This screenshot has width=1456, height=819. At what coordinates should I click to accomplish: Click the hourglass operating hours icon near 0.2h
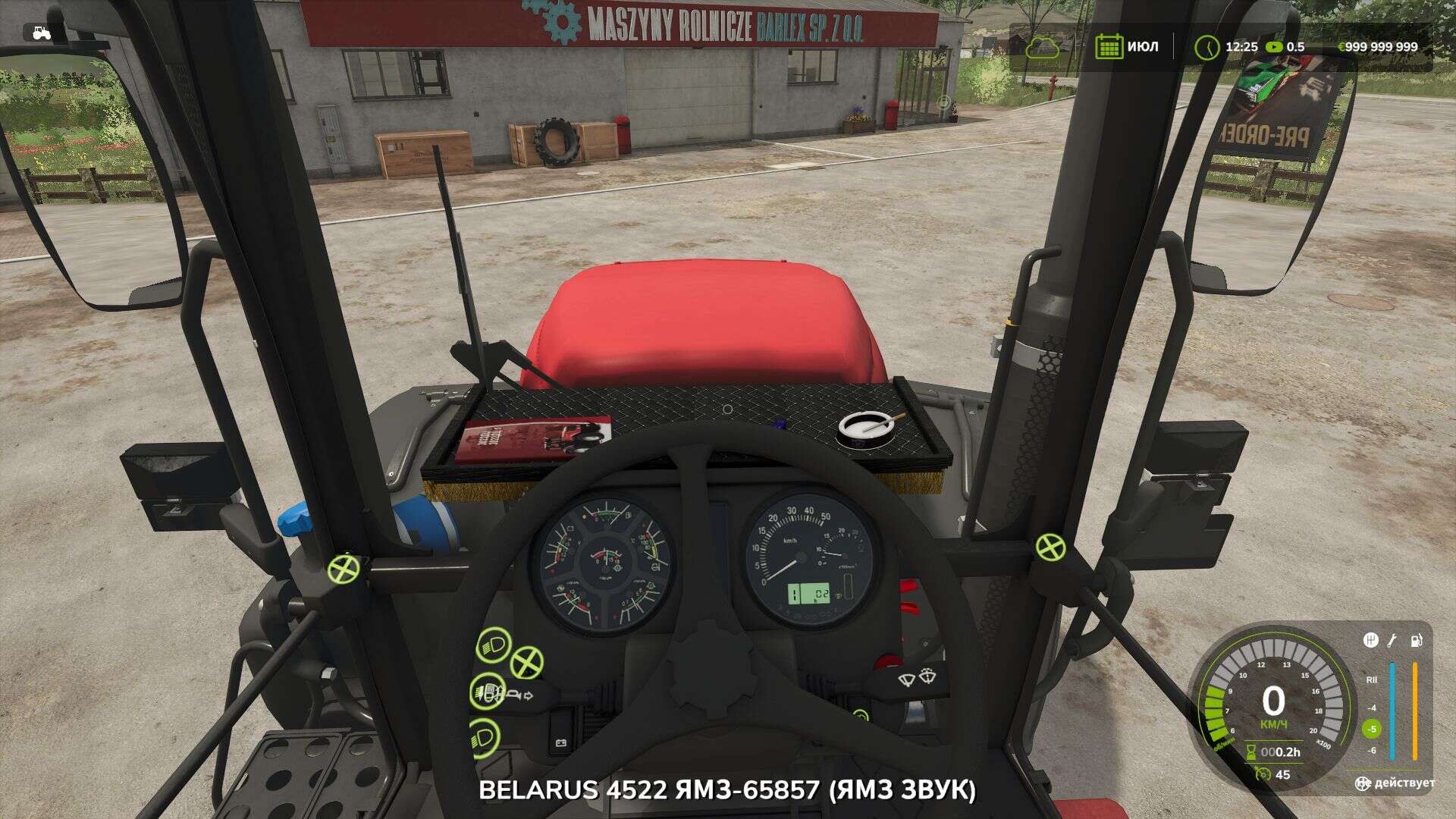(1251, 751)
